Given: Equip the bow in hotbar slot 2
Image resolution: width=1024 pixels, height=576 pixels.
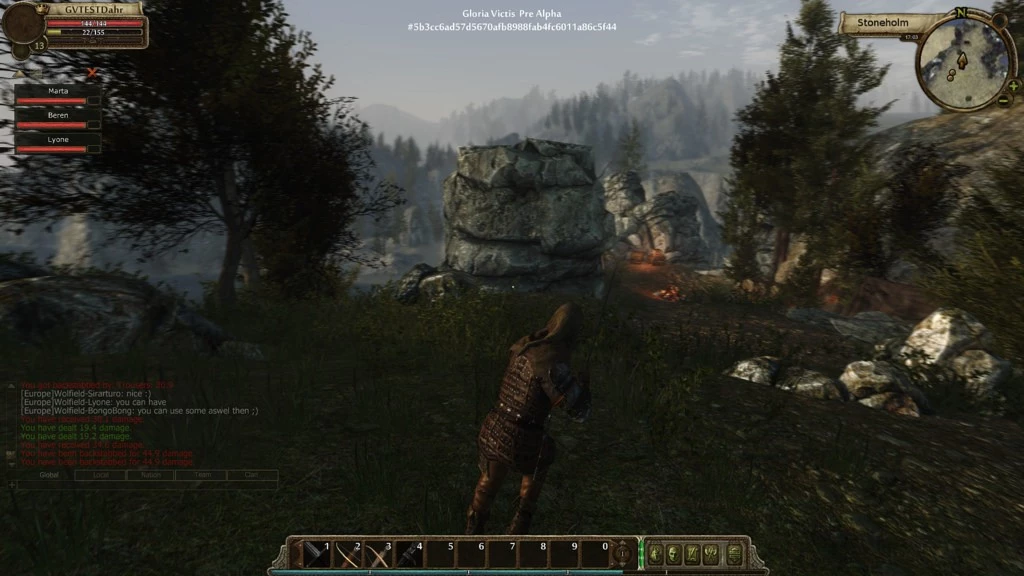Looking at the screenshot, I should (347, 553).
